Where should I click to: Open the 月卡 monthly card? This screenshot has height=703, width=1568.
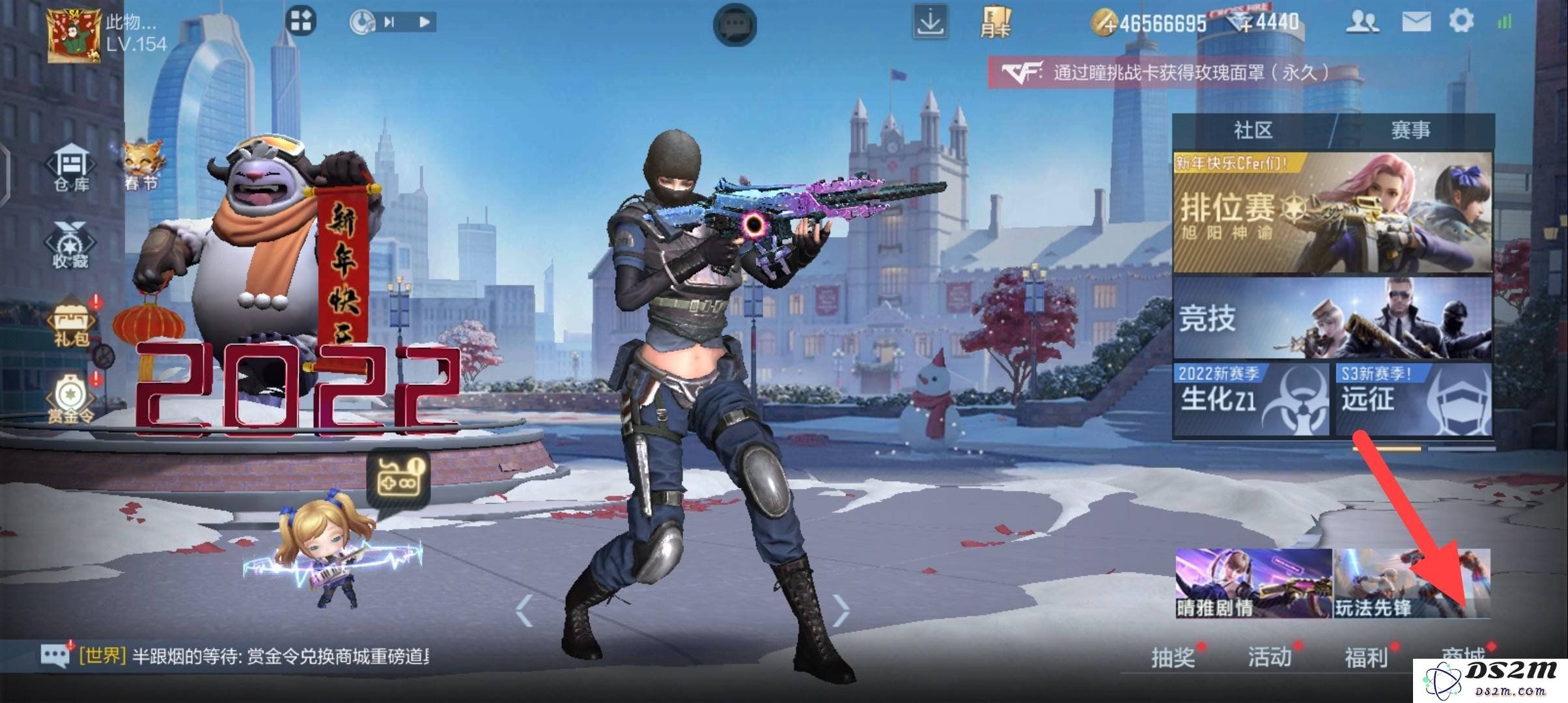pyautogui.click(x=996, y=24)
